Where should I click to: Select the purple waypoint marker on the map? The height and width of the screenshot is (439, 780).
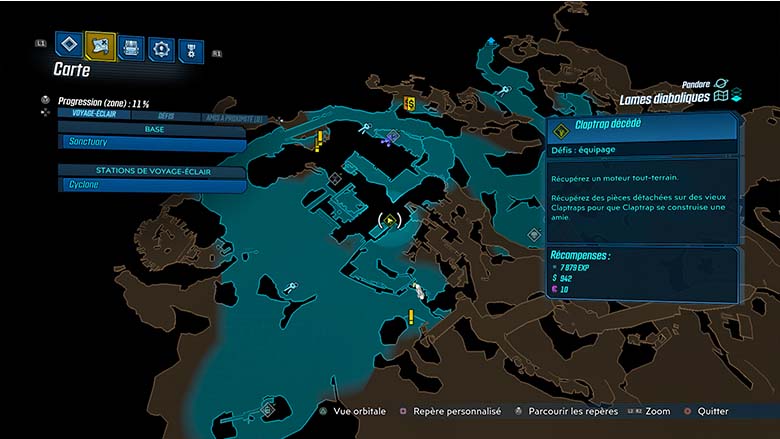(386, 140)
